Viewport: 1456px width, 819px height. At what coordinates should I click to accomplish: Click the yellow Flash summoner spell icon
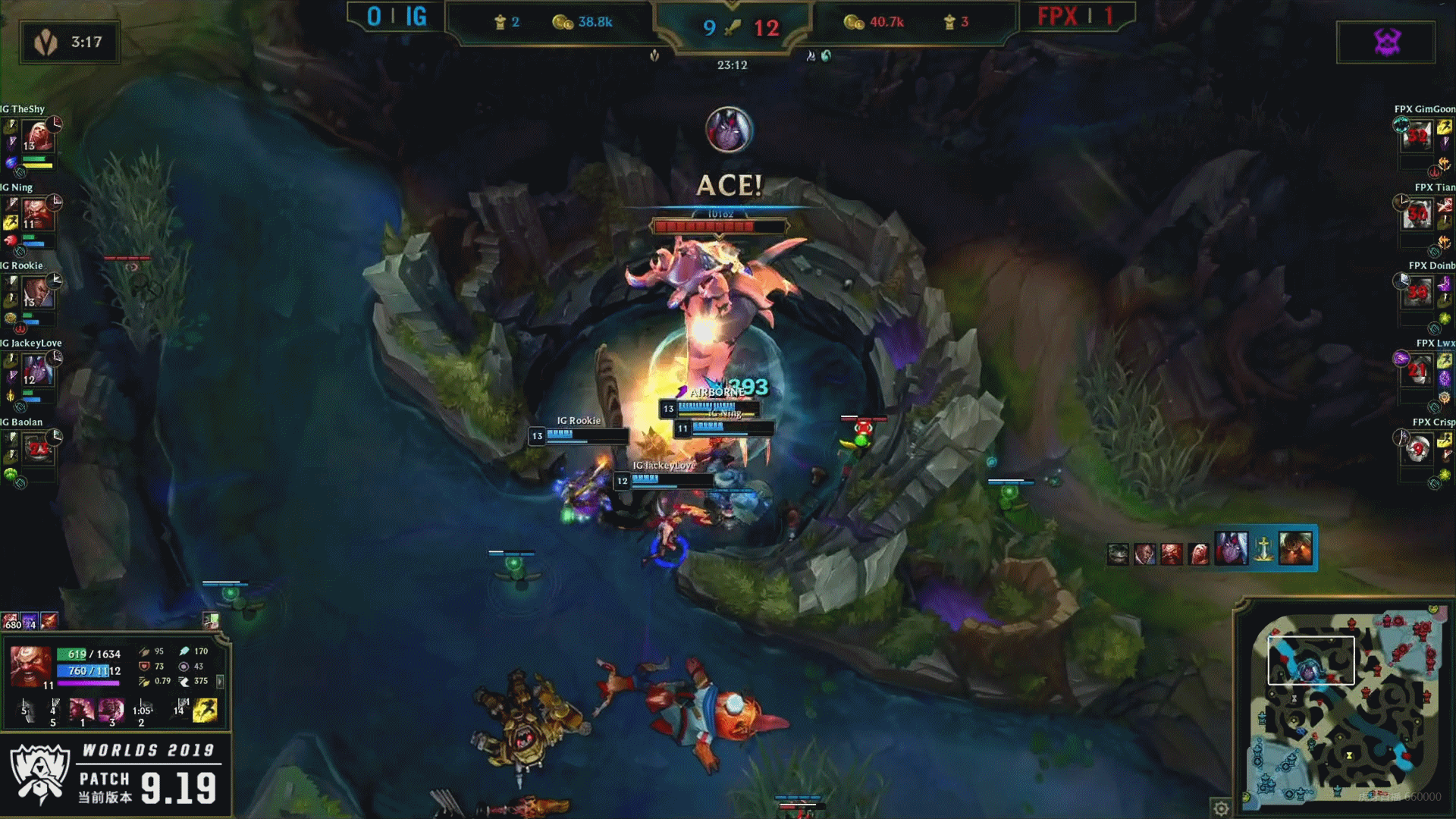coord(205,710)
